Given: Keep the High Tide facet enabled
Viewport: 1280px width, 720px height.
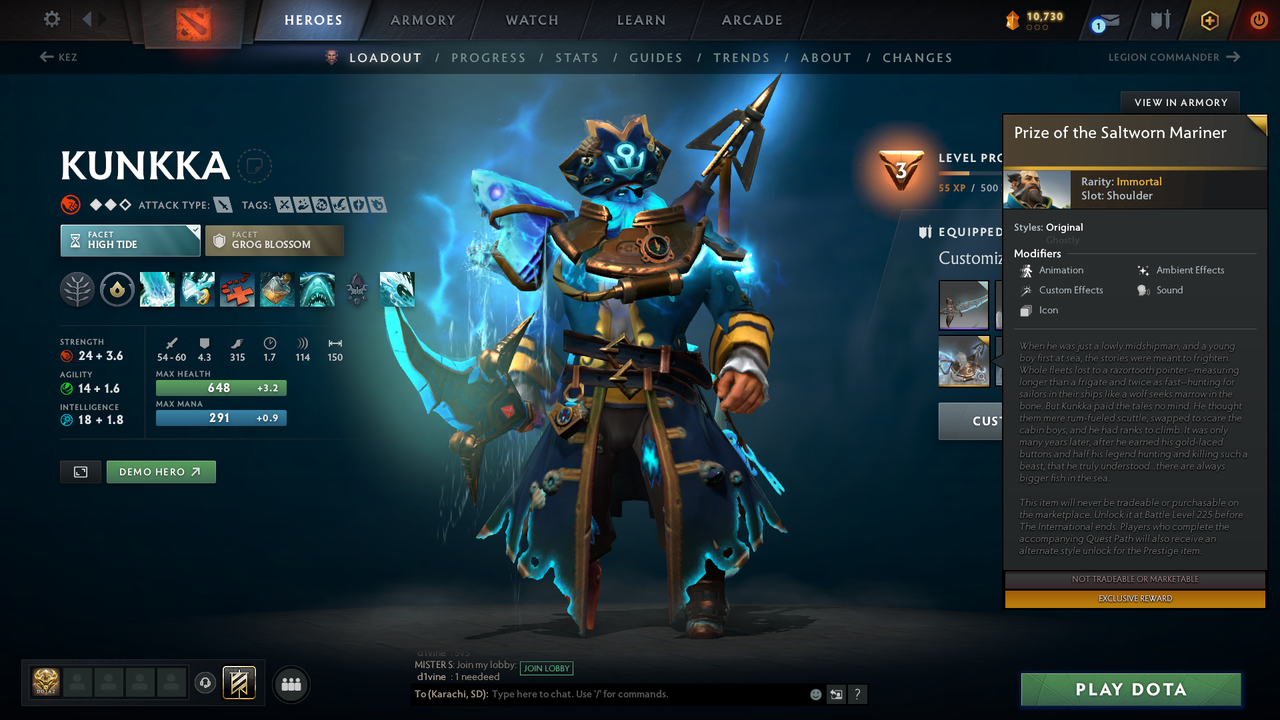Looking at the screenshot, I should point(130,240).
